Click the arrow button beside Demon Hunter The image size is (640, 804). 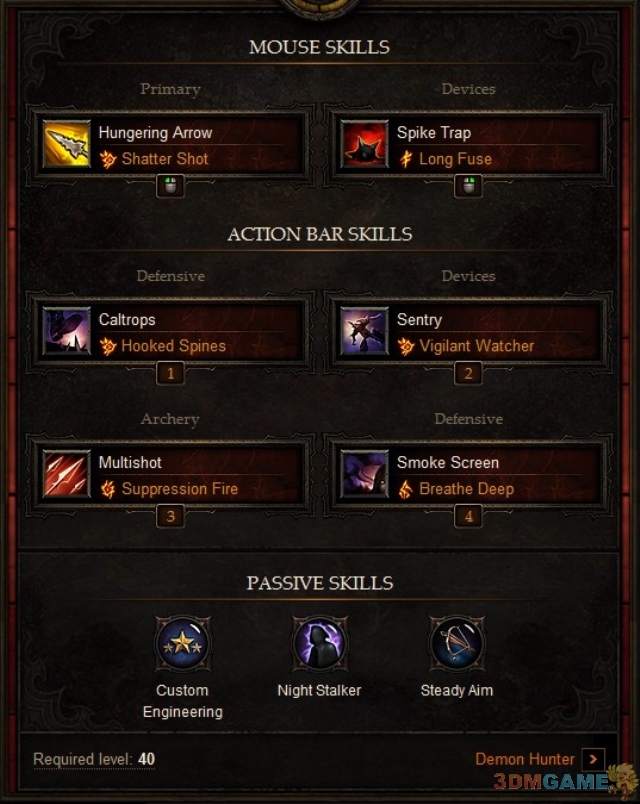pos(593,759)
